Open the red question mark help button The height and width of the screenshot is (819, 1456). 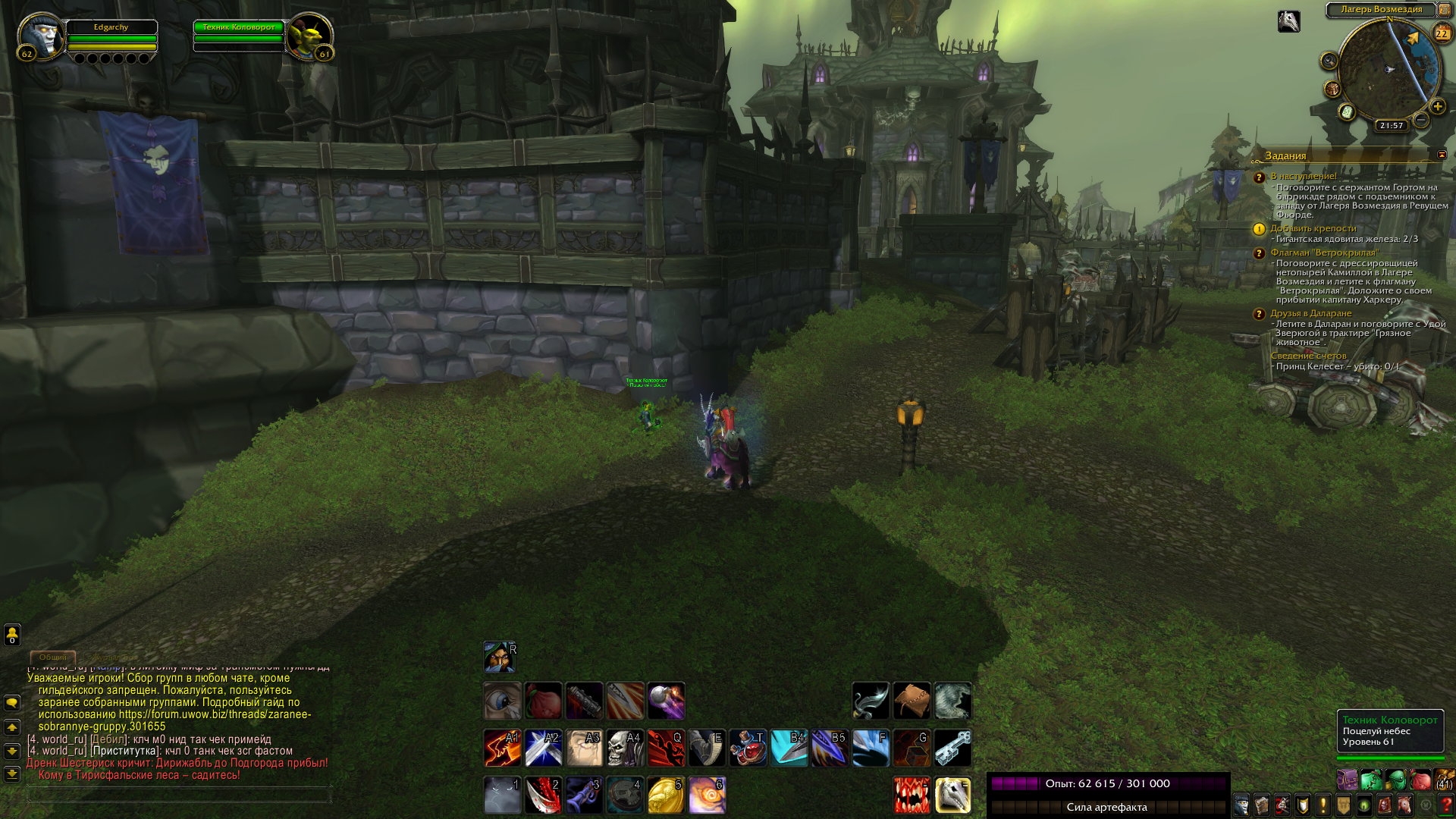click(1445, 805)
